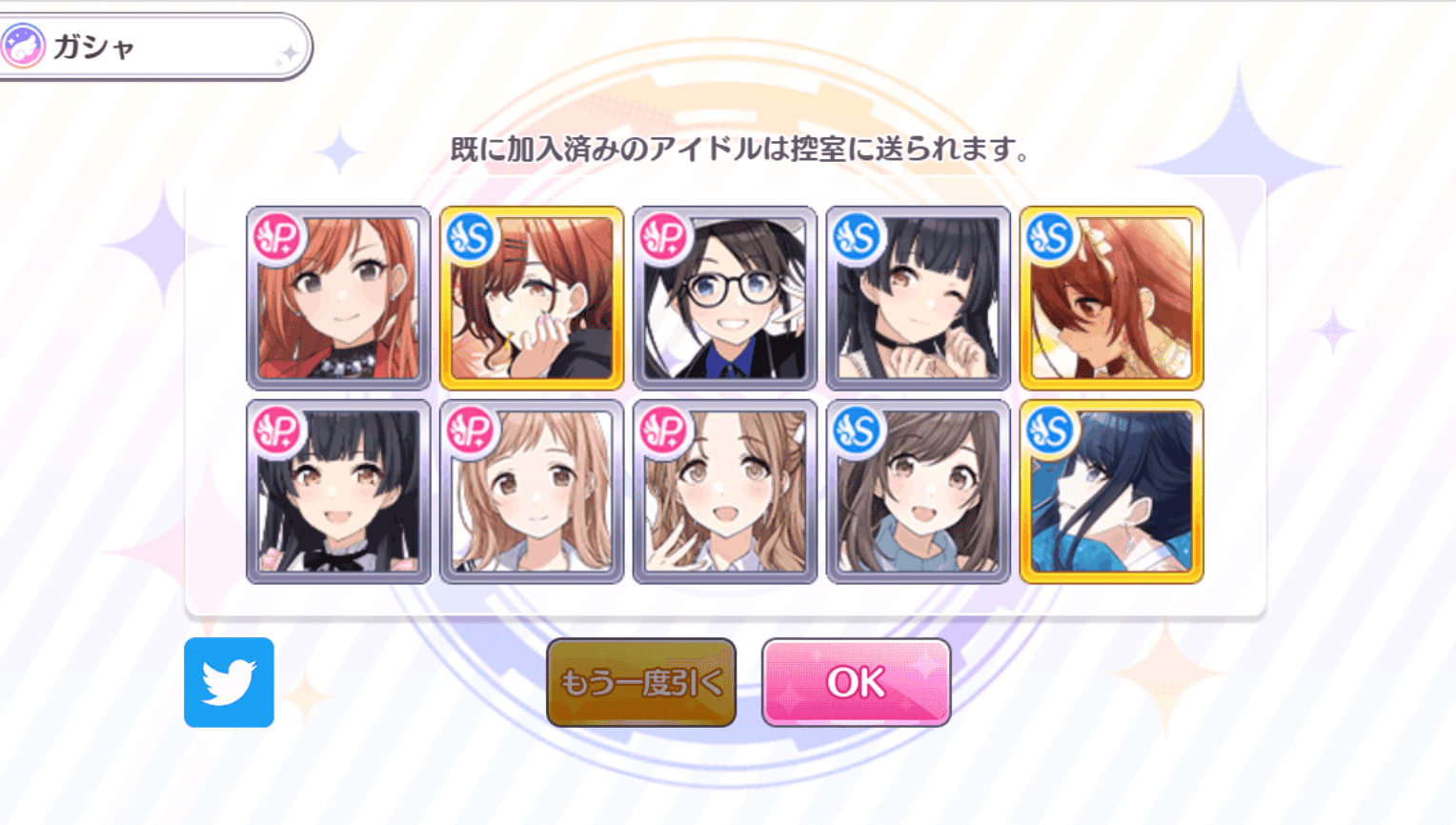Click the P badge on the bottom-left idol card
The width and height of the screenshot is (1456, 825).
tap(278, 429)
